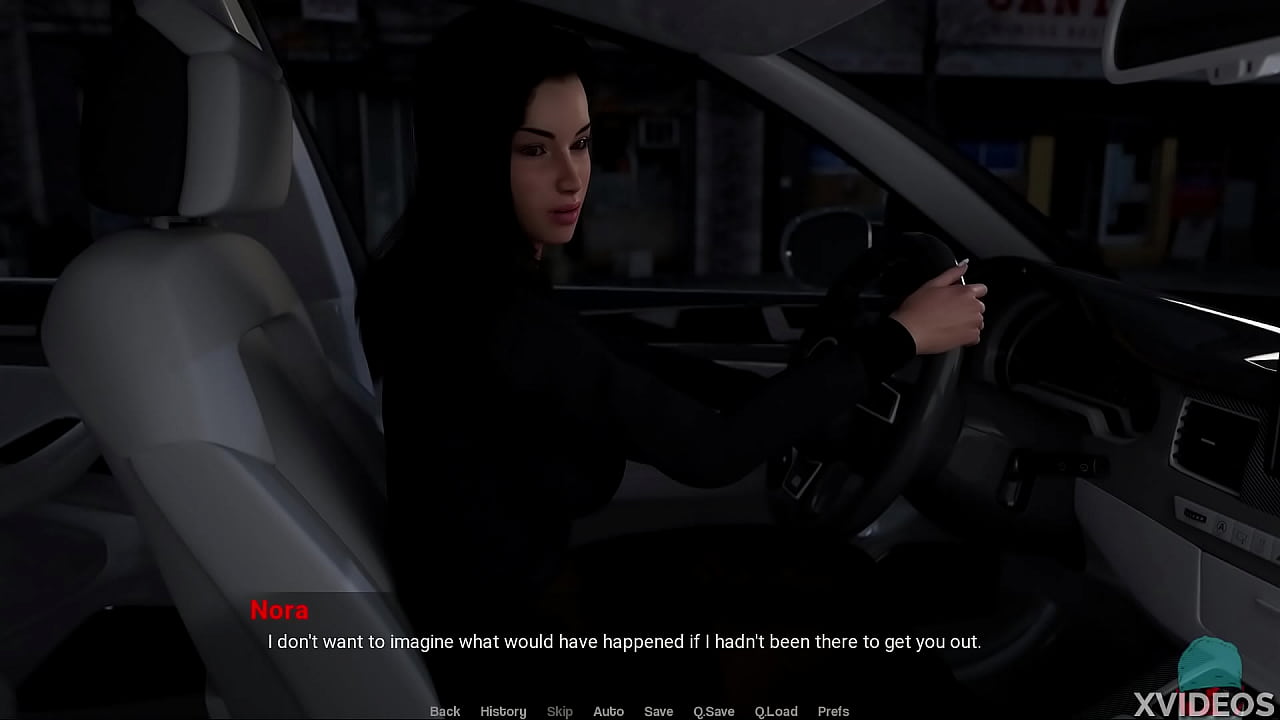The width and height of the screenshot is (1280, 720).
Task: Open the Save game screen
Action: pos(658,711)
